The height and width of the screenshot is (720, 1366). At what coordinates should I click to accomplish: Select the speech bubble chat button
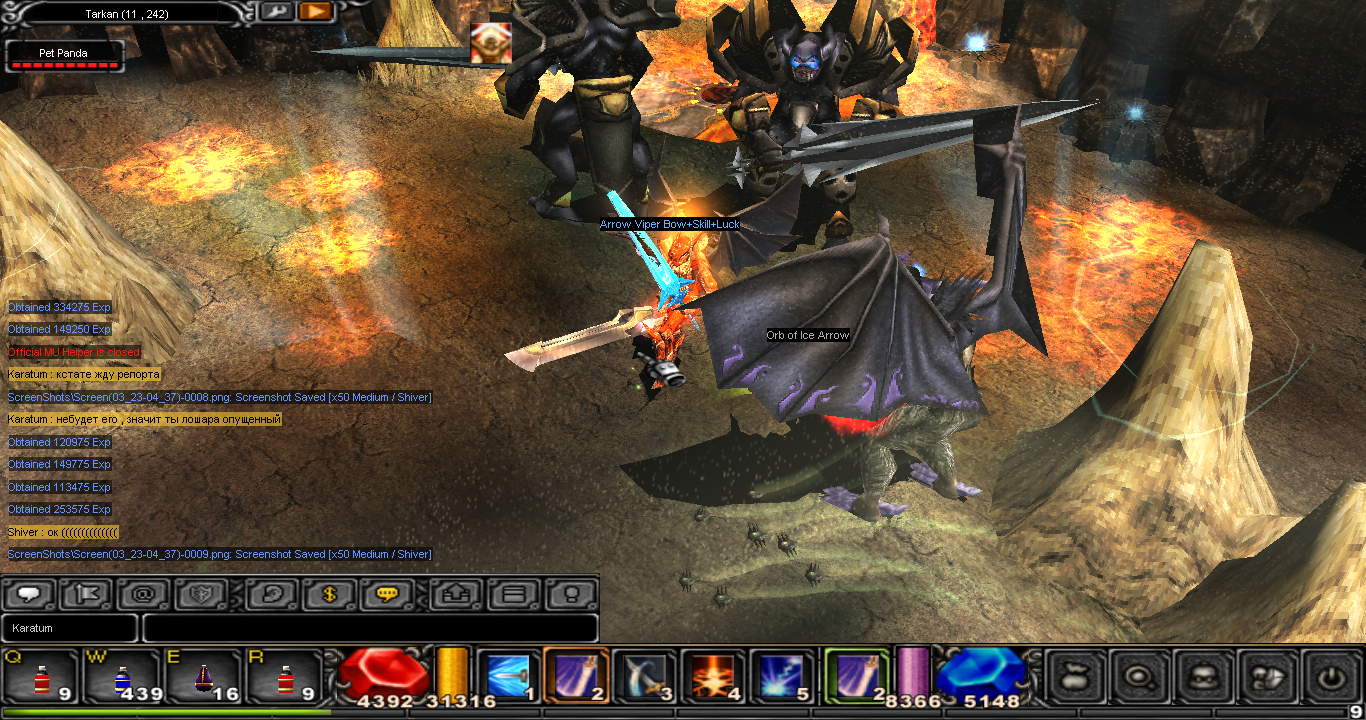[x=29, y=594]
